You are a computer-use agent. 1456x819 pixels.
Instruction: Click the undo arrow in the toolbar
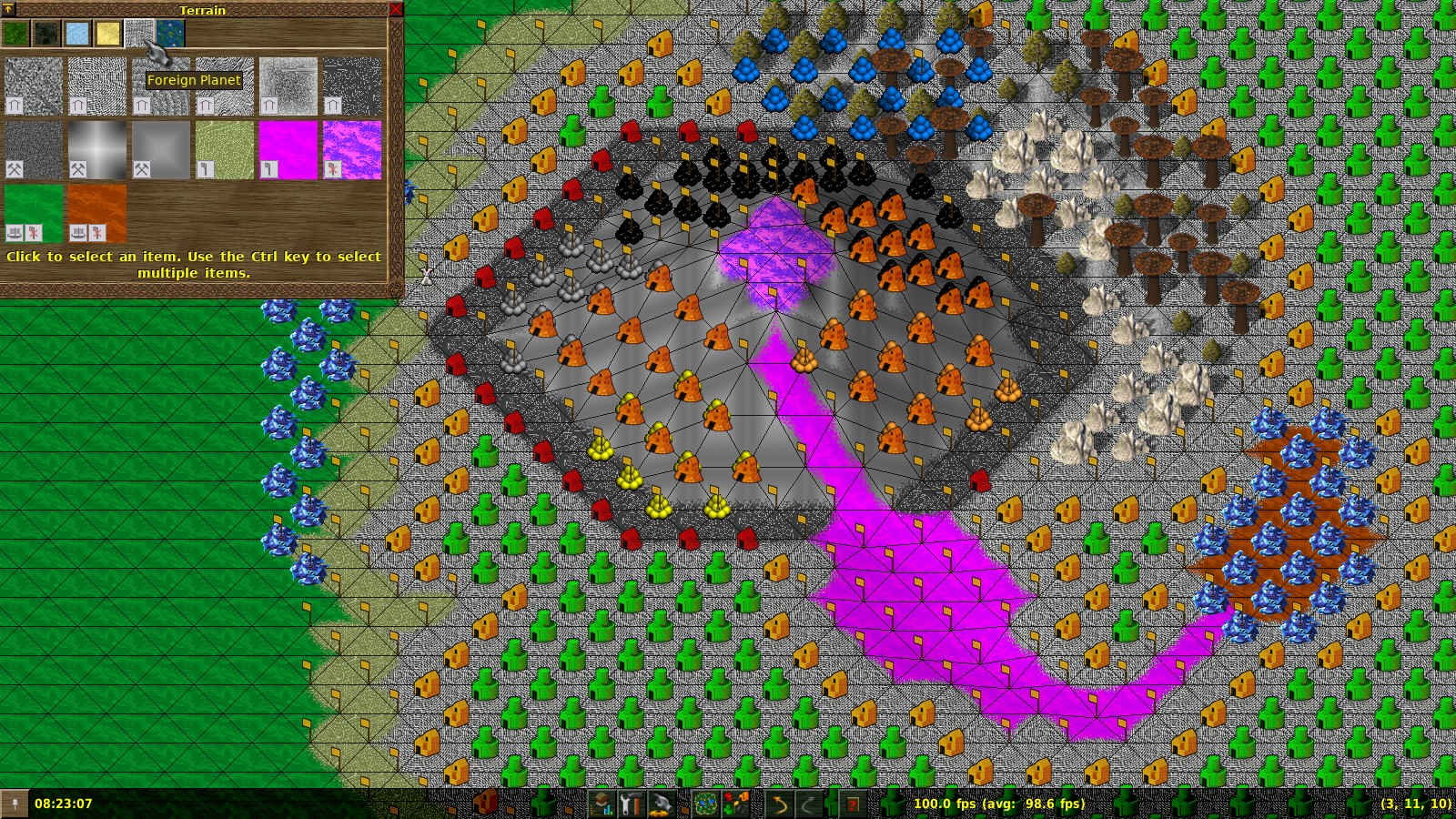pos(779,804)
